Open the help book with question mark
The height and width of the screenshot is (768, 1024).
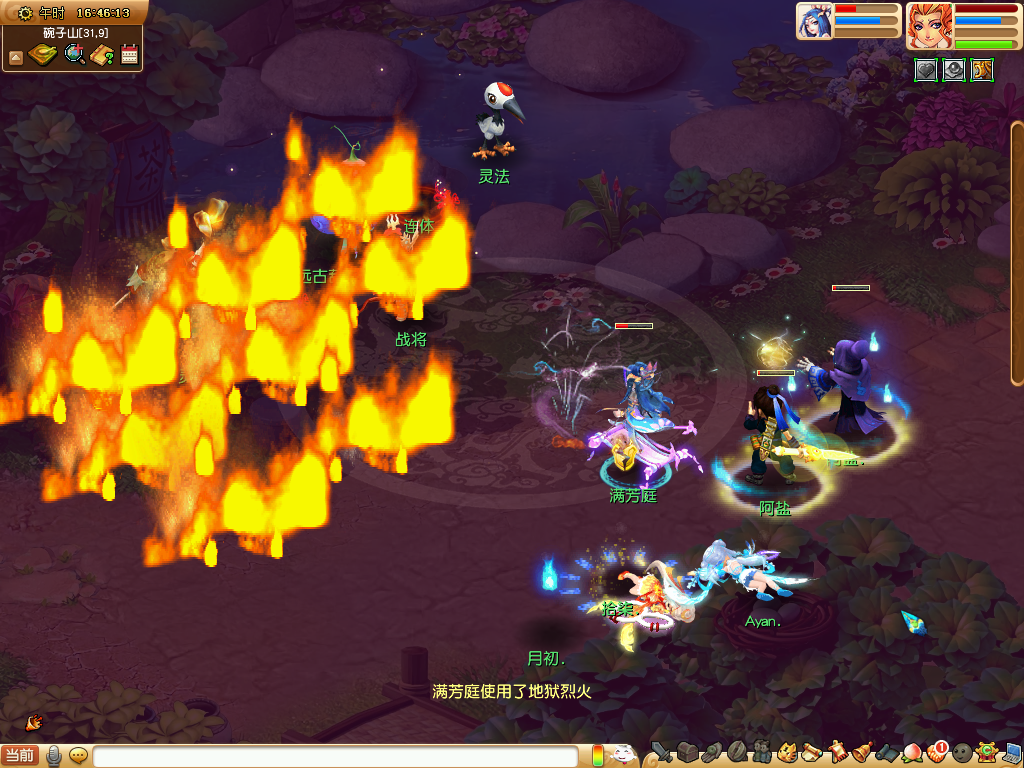[101, 55]
